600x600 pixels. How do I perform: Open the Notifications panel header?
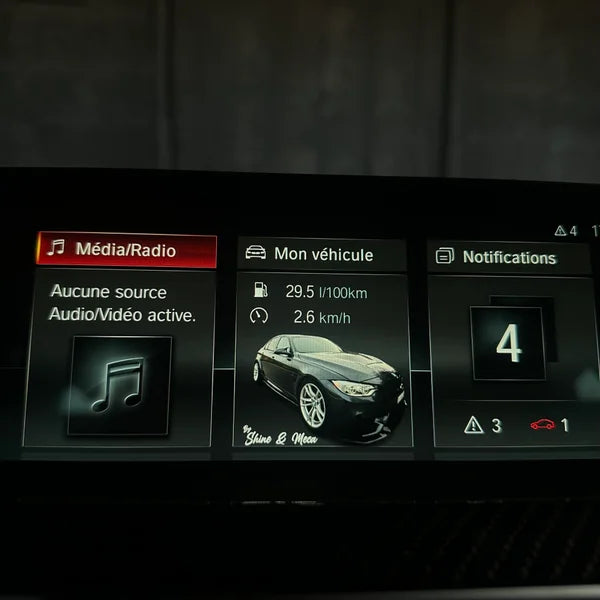click(508, 257)
